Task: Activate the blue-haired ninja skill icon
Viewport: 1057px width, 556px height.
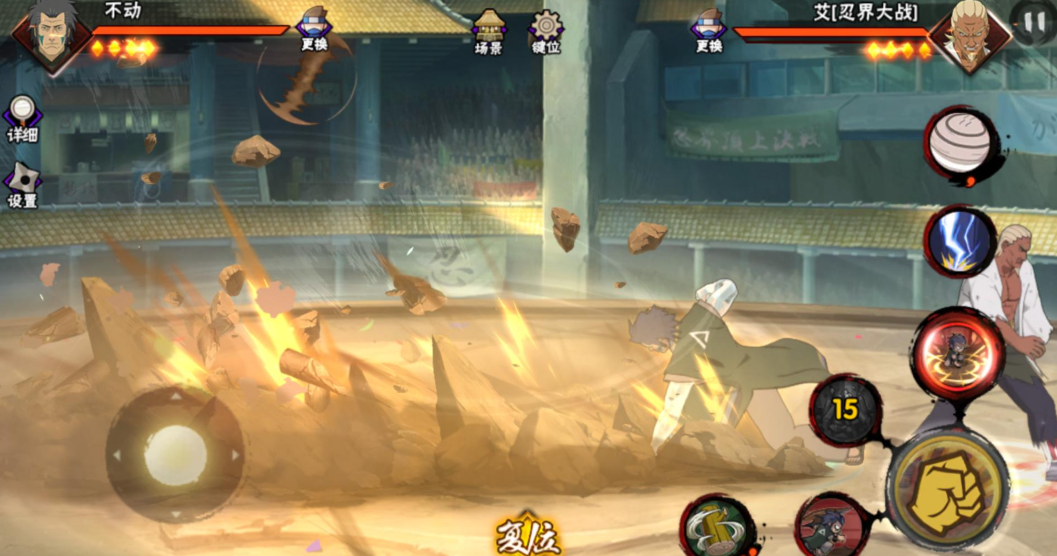Action: (832, 526)
